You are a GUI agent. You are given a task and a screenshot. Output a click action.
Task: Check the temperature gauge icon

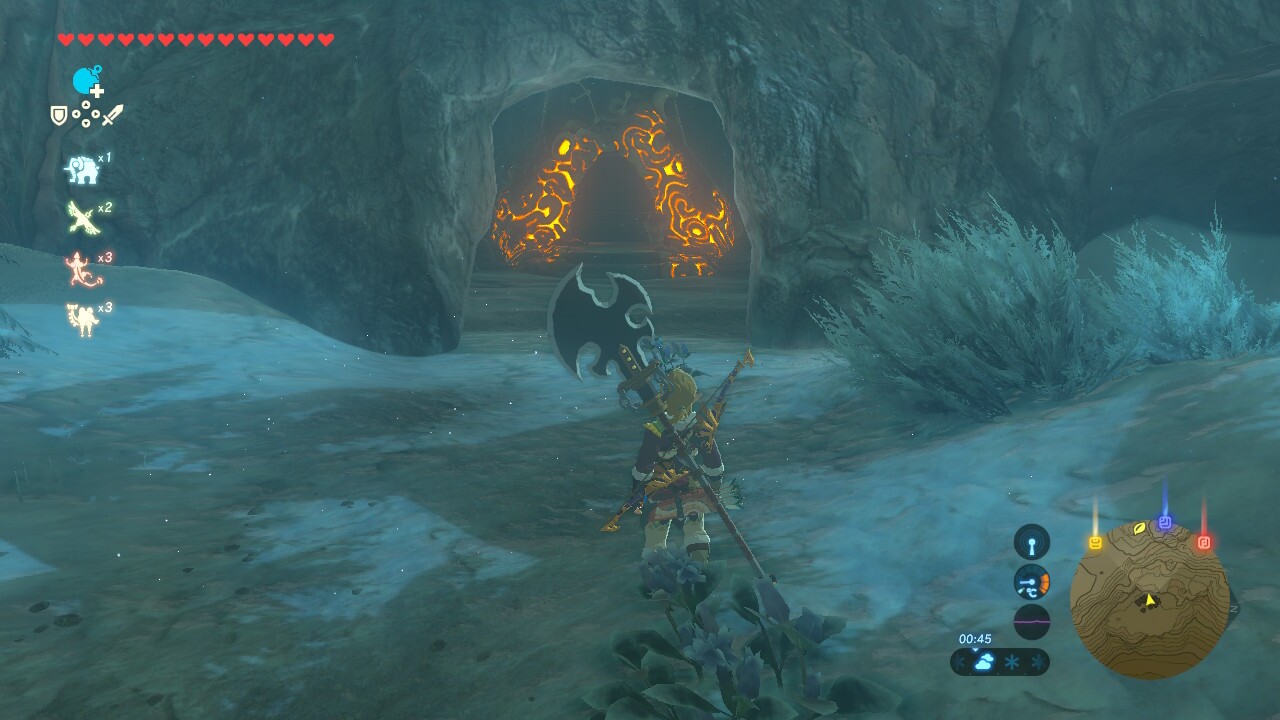click(1032, 582)
